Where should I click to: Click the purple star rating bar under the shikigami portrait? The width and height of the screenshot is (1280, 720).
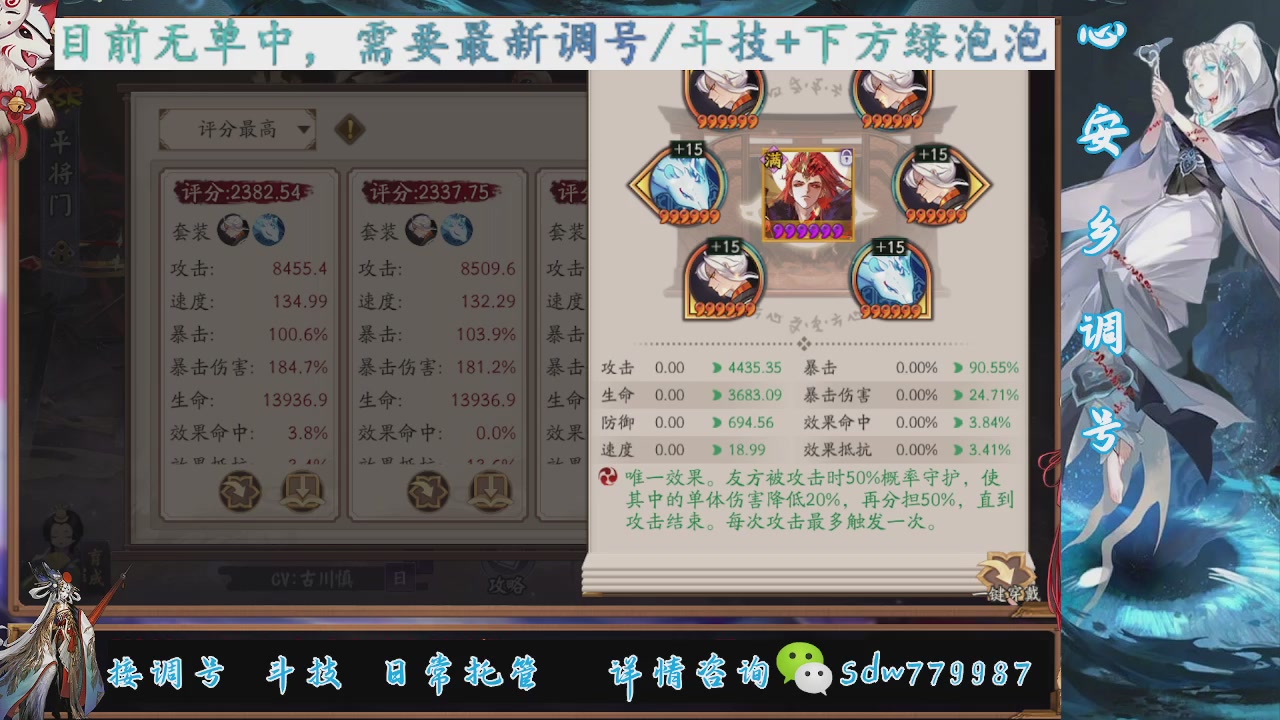tap(810, 230)
